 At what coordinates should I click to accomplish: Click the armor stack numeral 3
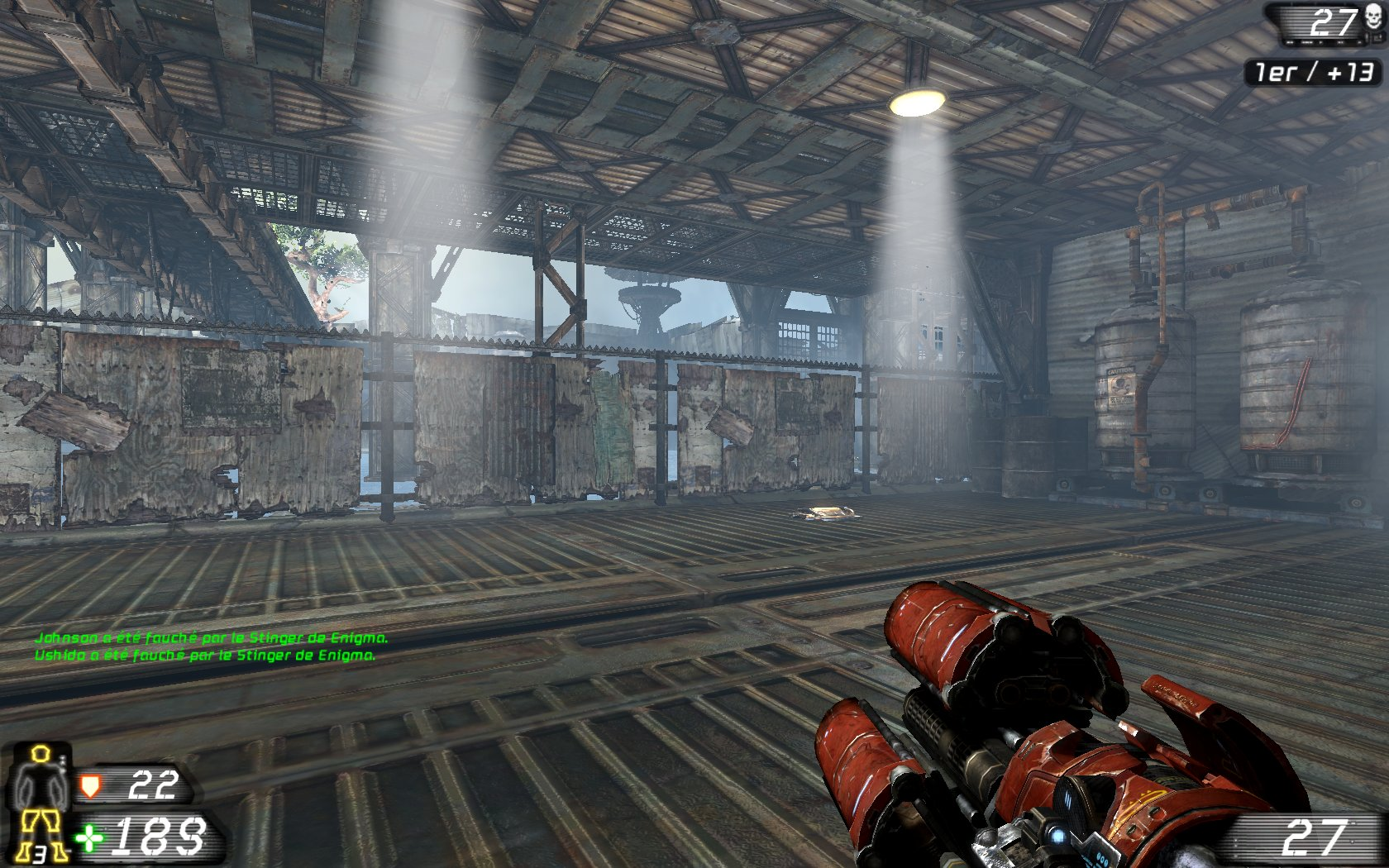click(39, 853)
